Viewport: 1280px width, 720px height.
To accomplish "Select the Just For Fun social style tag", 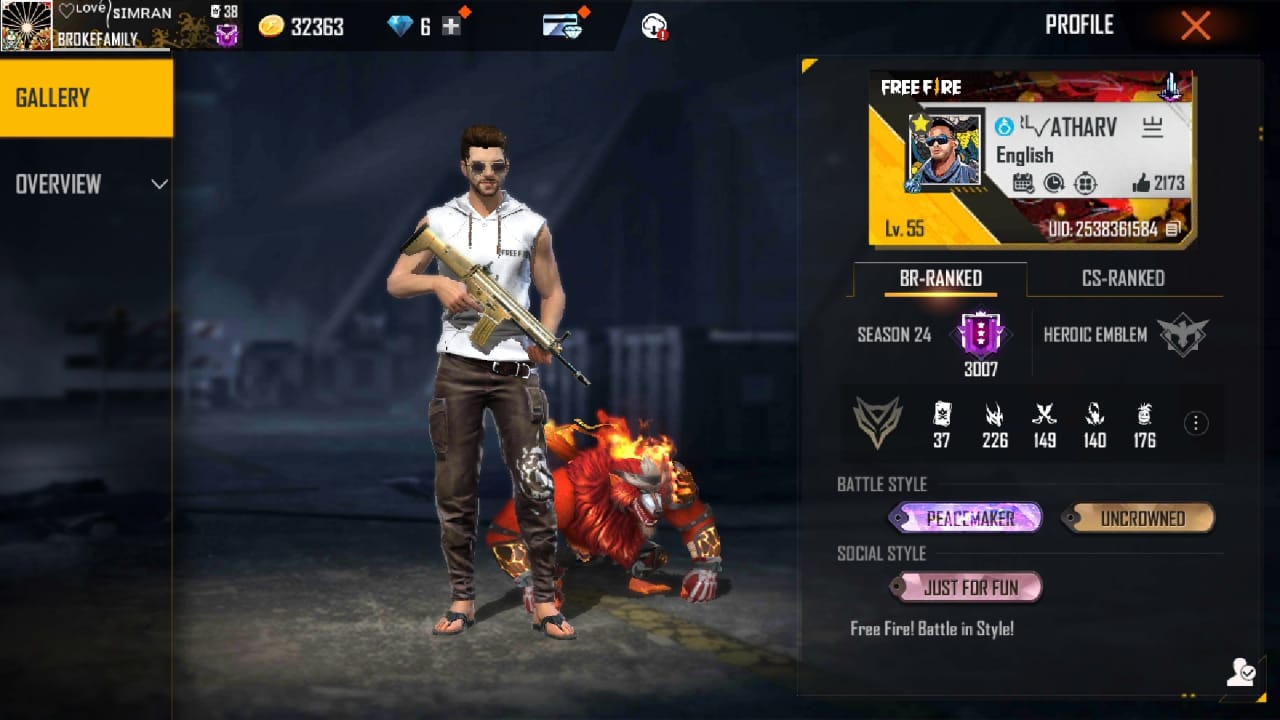I will (x=967, y=587).
